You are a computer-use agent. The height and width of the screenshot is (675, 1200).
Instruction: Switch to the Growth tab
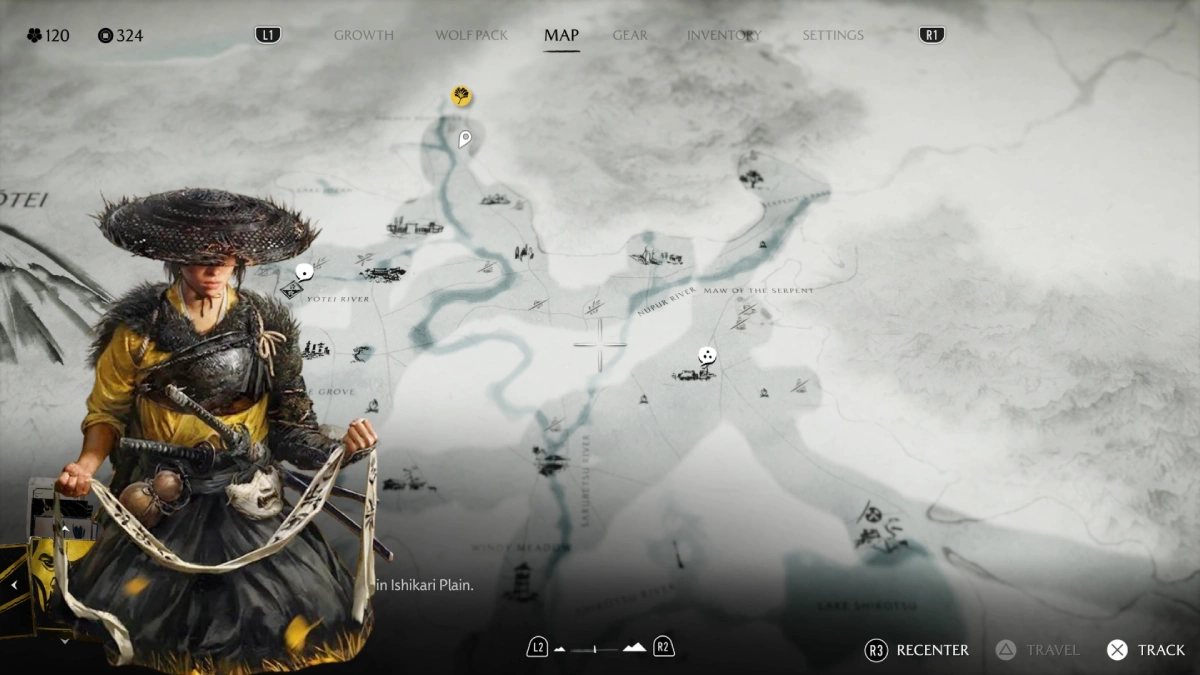click(363, 35)
